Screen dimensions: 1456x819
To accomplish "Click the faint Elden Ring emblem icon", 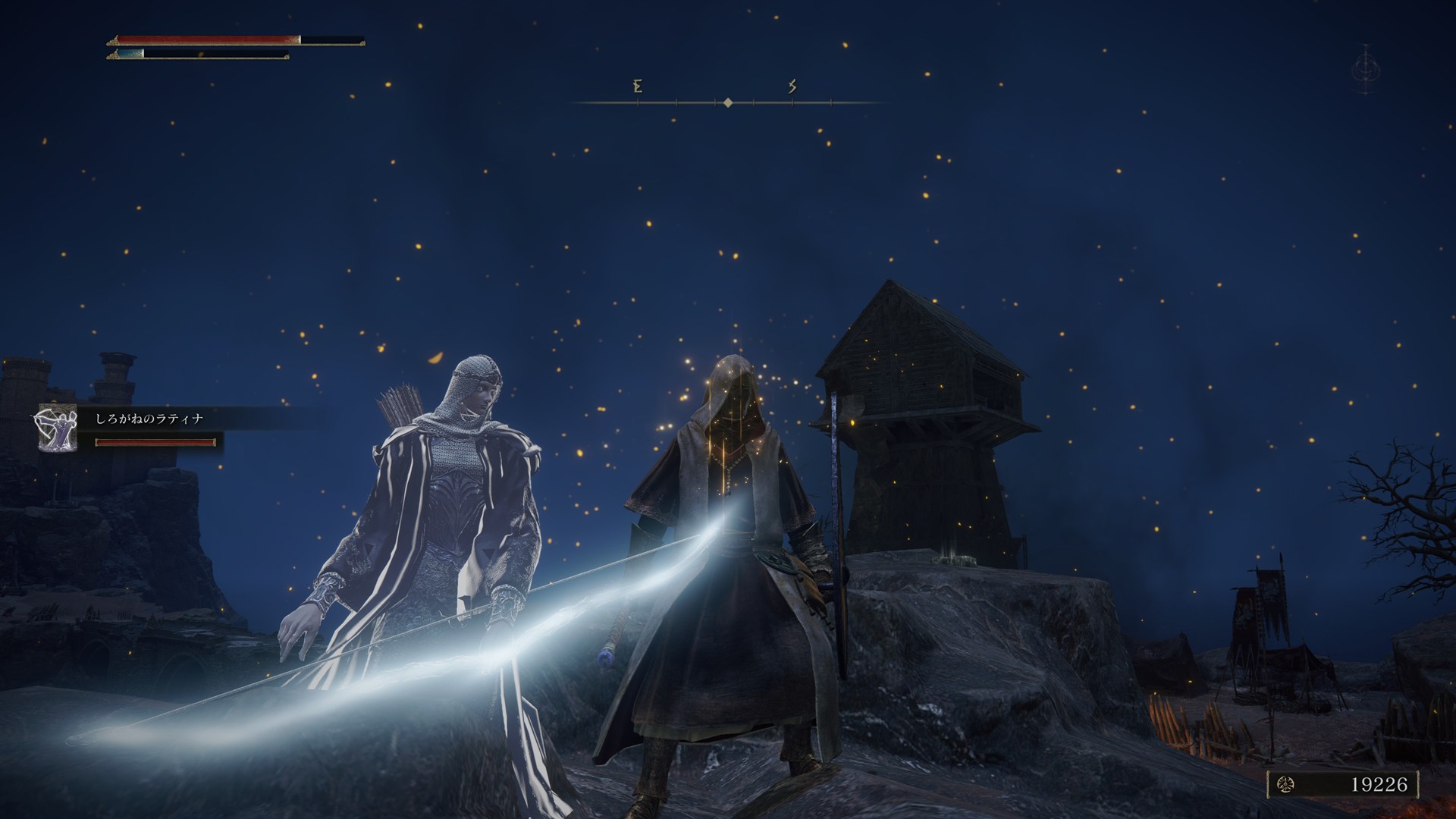I will [x=1366, y=69].
